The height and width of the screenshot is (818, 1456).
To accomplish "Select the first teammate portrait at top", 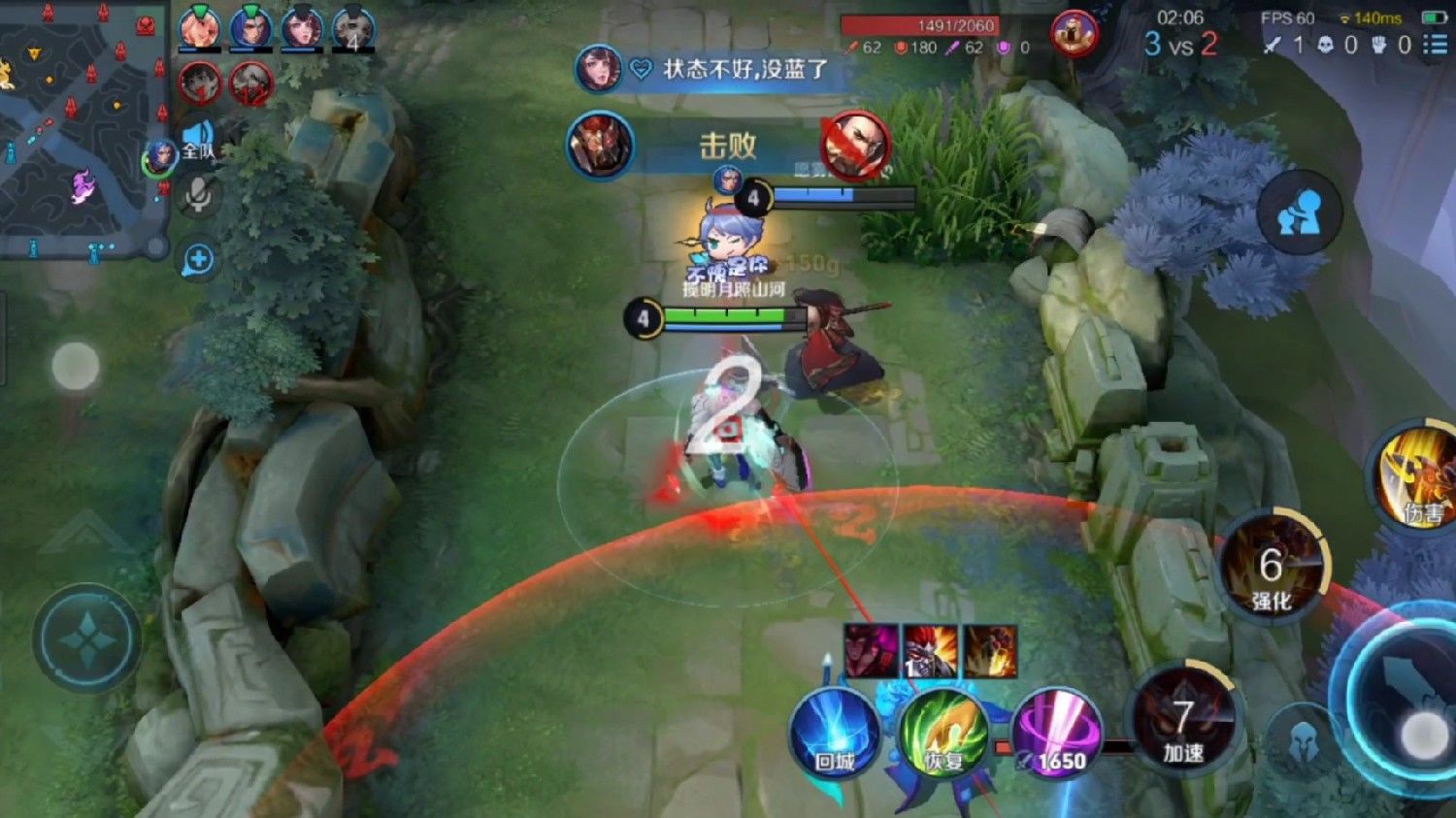I will point(199,29).
